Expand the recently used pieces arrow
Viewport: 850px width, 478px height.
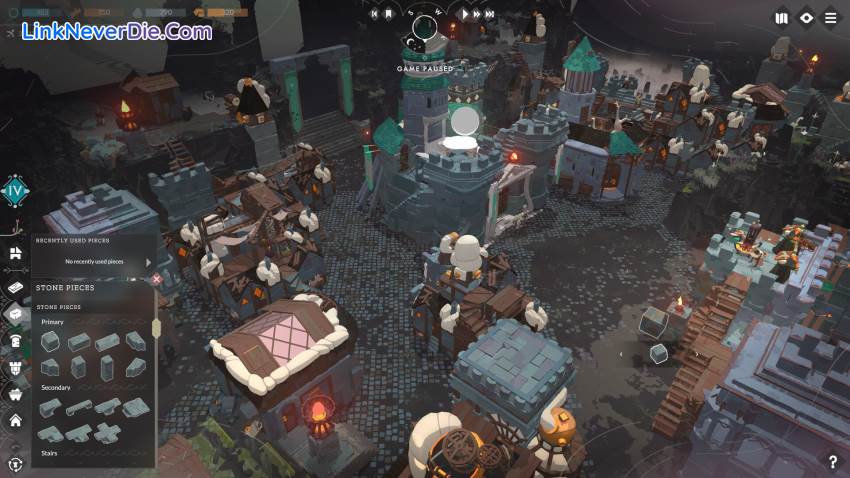coord(149,262)
